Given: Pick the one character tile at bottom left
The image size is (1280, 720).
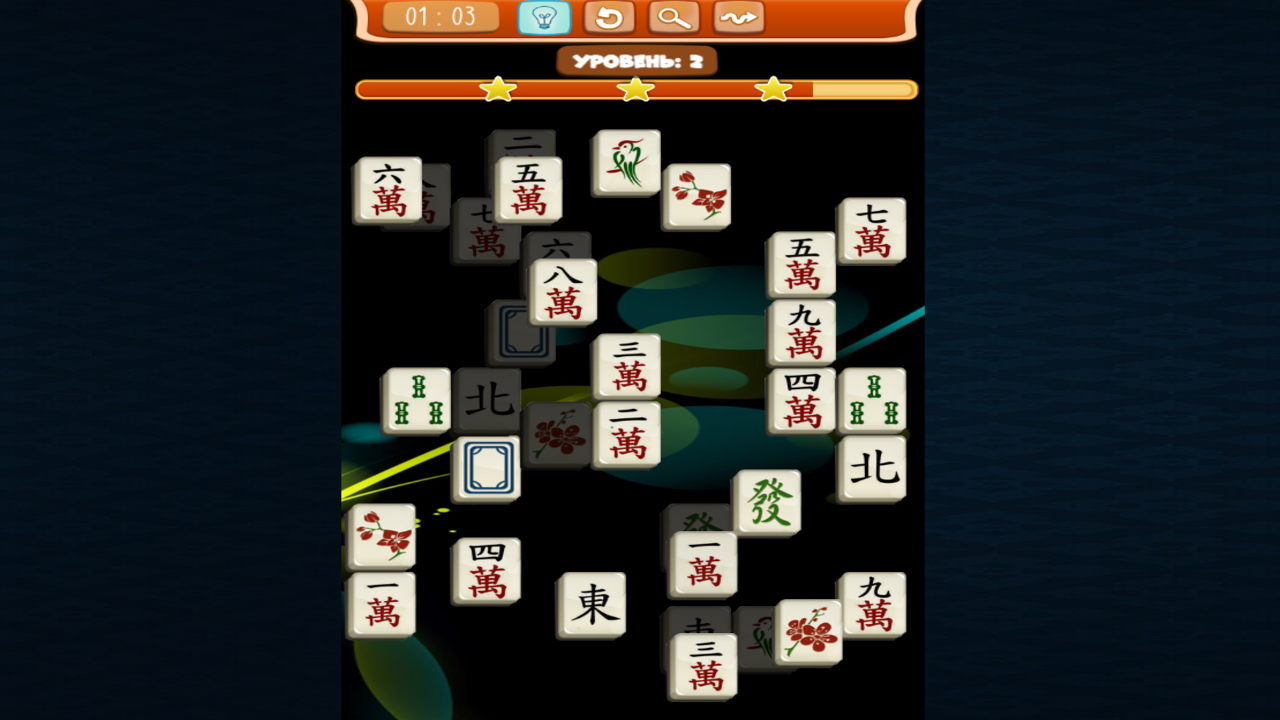Looking at the screenshot, I should click(x=383, y=605).
